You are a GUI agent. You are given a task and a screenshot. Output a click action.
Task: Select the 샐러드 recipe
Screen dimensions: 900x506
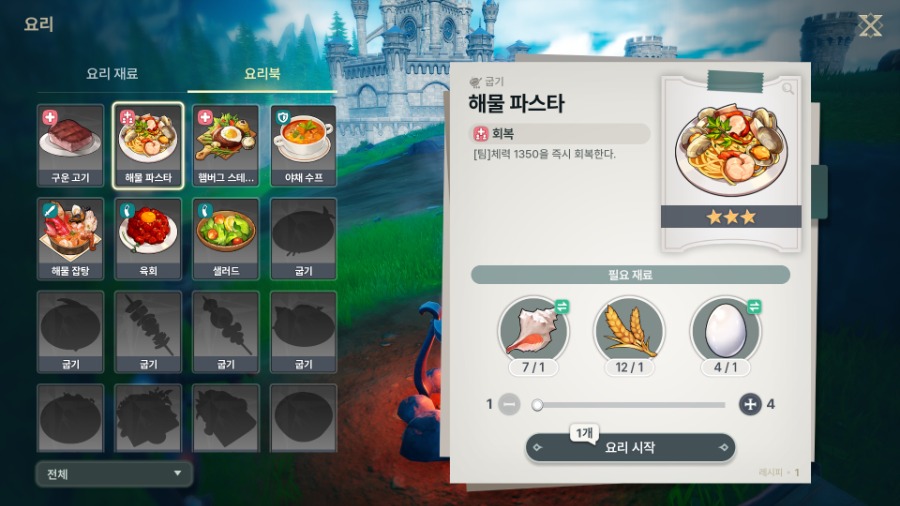[226, 238]
